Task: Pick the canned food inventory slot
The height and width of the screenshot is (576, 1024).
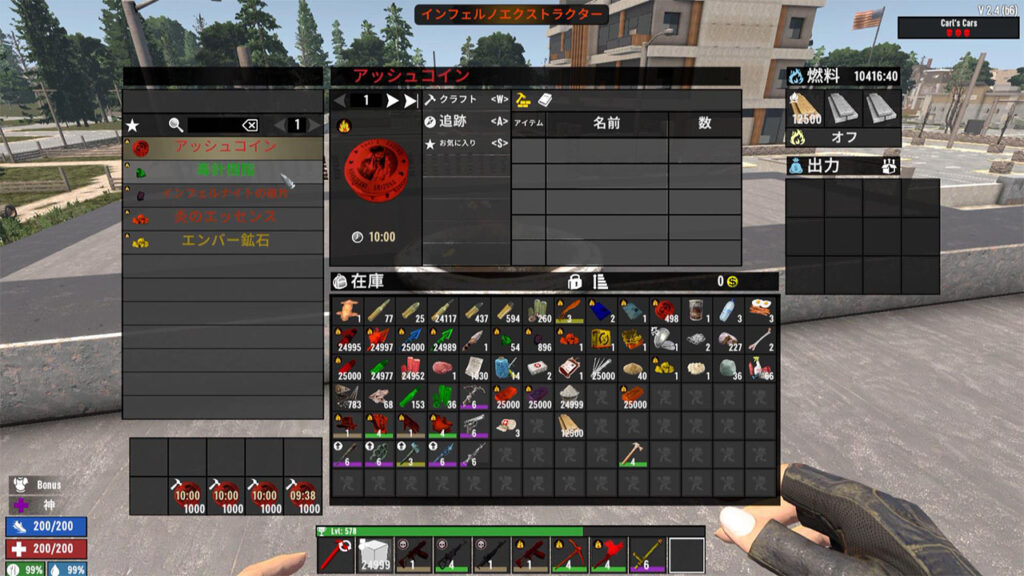Action: click(698, 310)
